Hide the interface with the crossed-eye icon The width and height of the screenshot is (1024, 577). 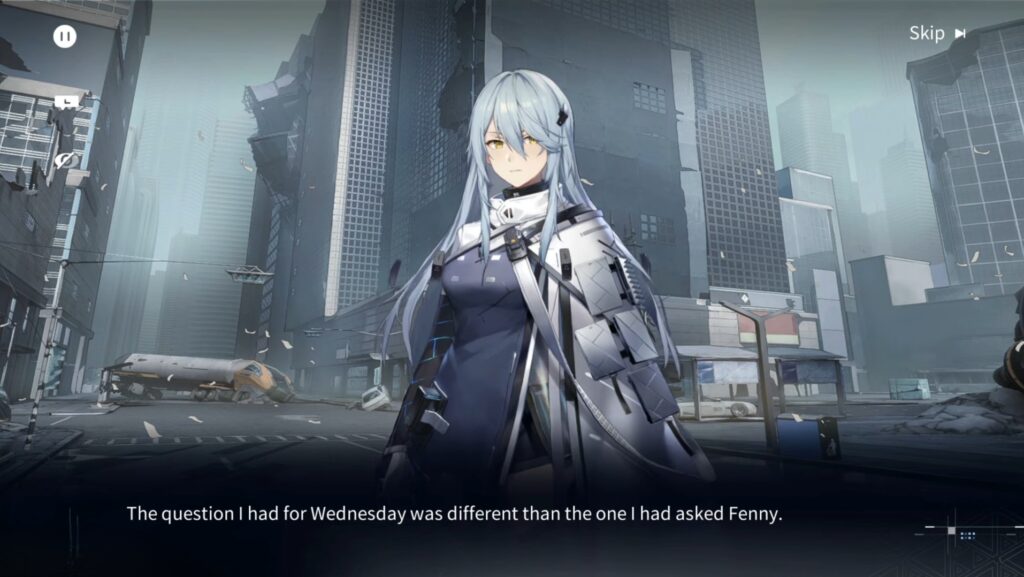click(x=66, y=160)
